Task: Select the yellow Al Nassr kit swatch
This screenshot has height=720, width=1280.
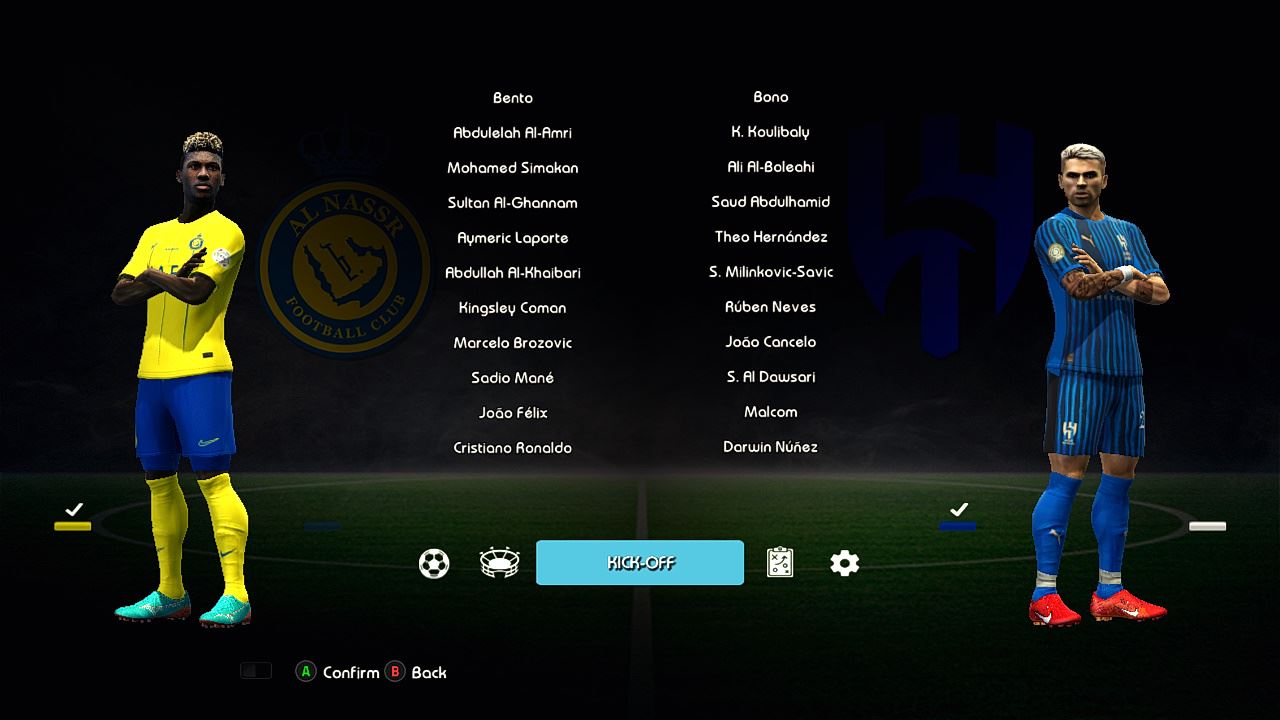Action: point(73,526)
